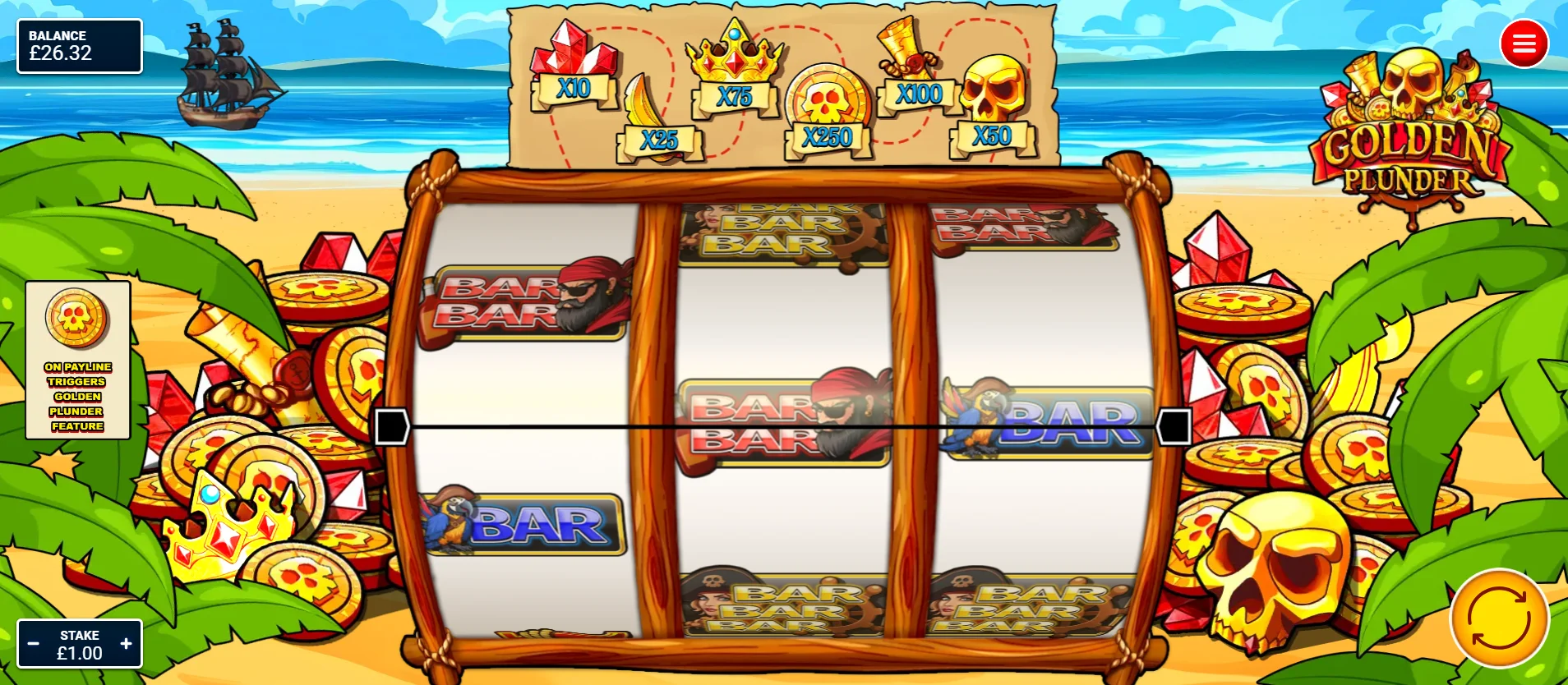Click the golden crown X75 paytable symbol
This screenshot has height=685, width=1568.
coord(734,66)
